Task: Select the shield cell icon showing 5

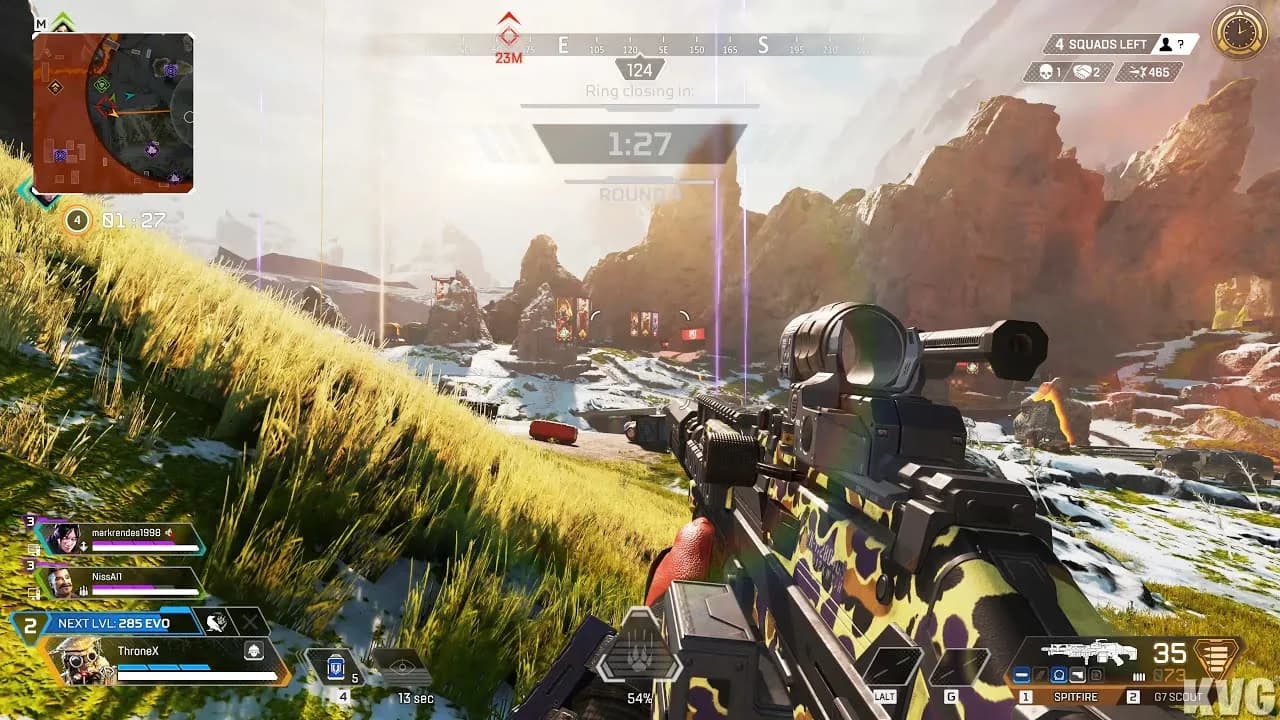Action: tap(335, 666)
